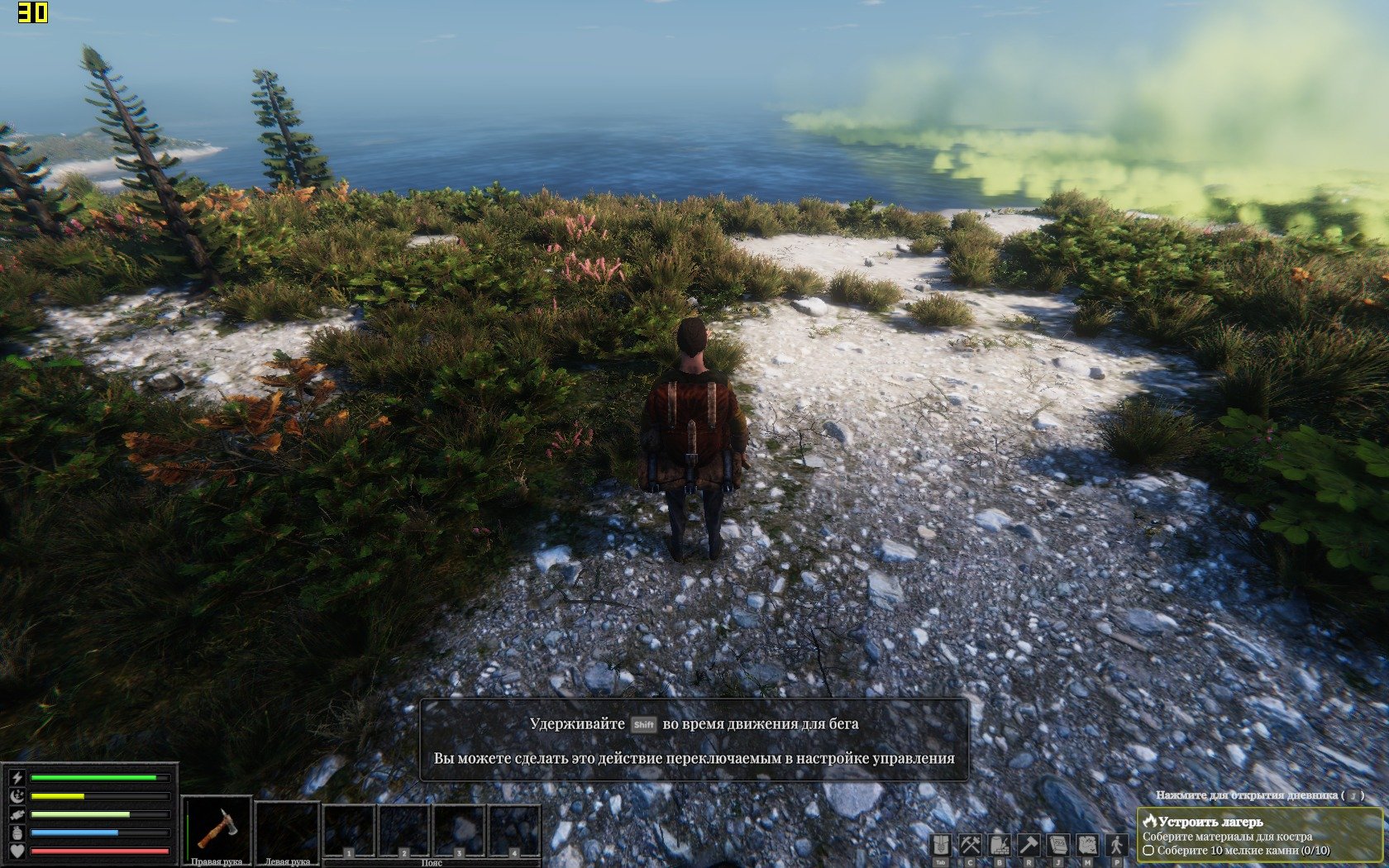Open the building menu brick-and-trowel icon
The height and width of the screenshot is (868, 1389).
(x=1000, y=845)
